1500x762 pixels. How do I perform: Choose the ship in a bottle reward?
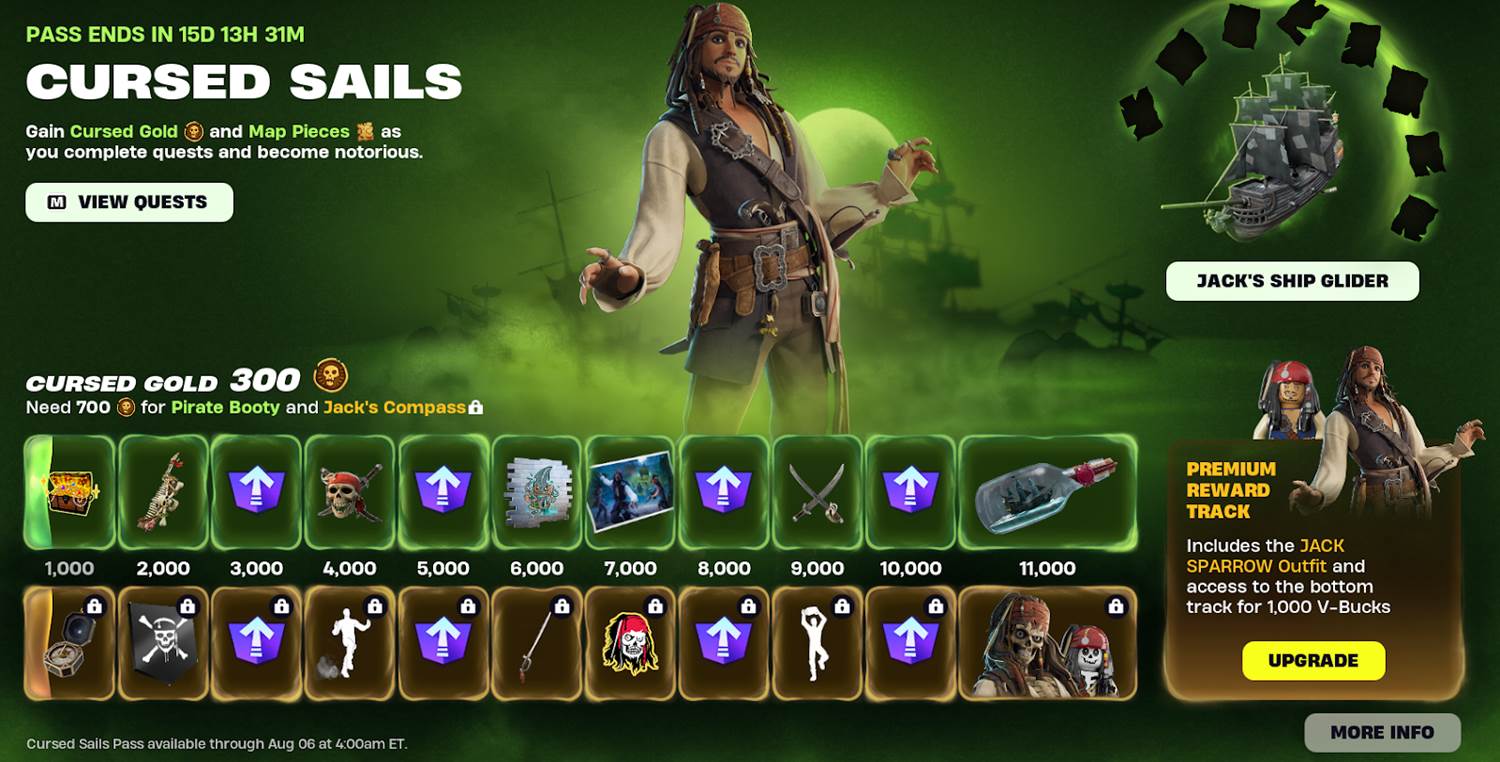(x=1047, y=492)
